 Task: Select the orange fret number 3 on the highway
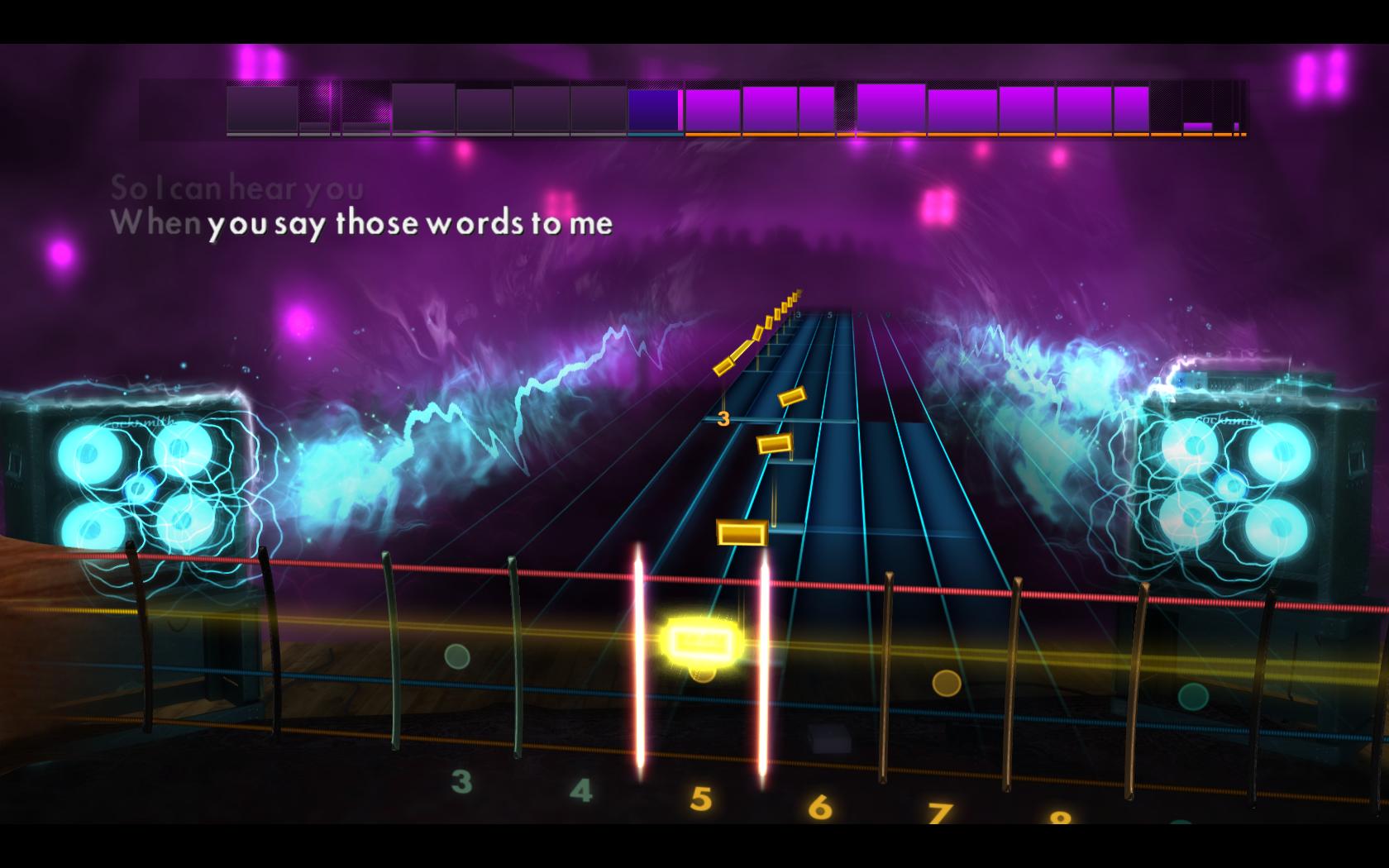point(726,418)
